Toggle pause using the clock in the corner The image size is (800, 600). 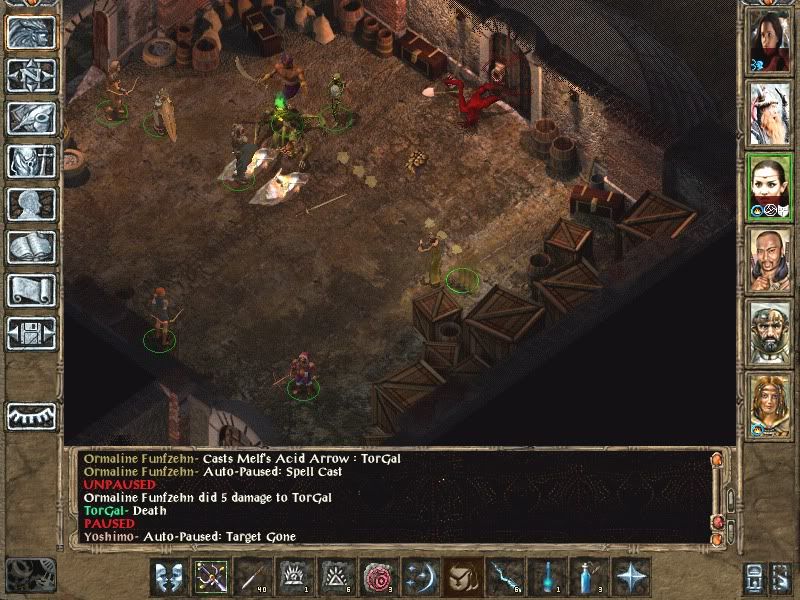[x=28, y=575]
